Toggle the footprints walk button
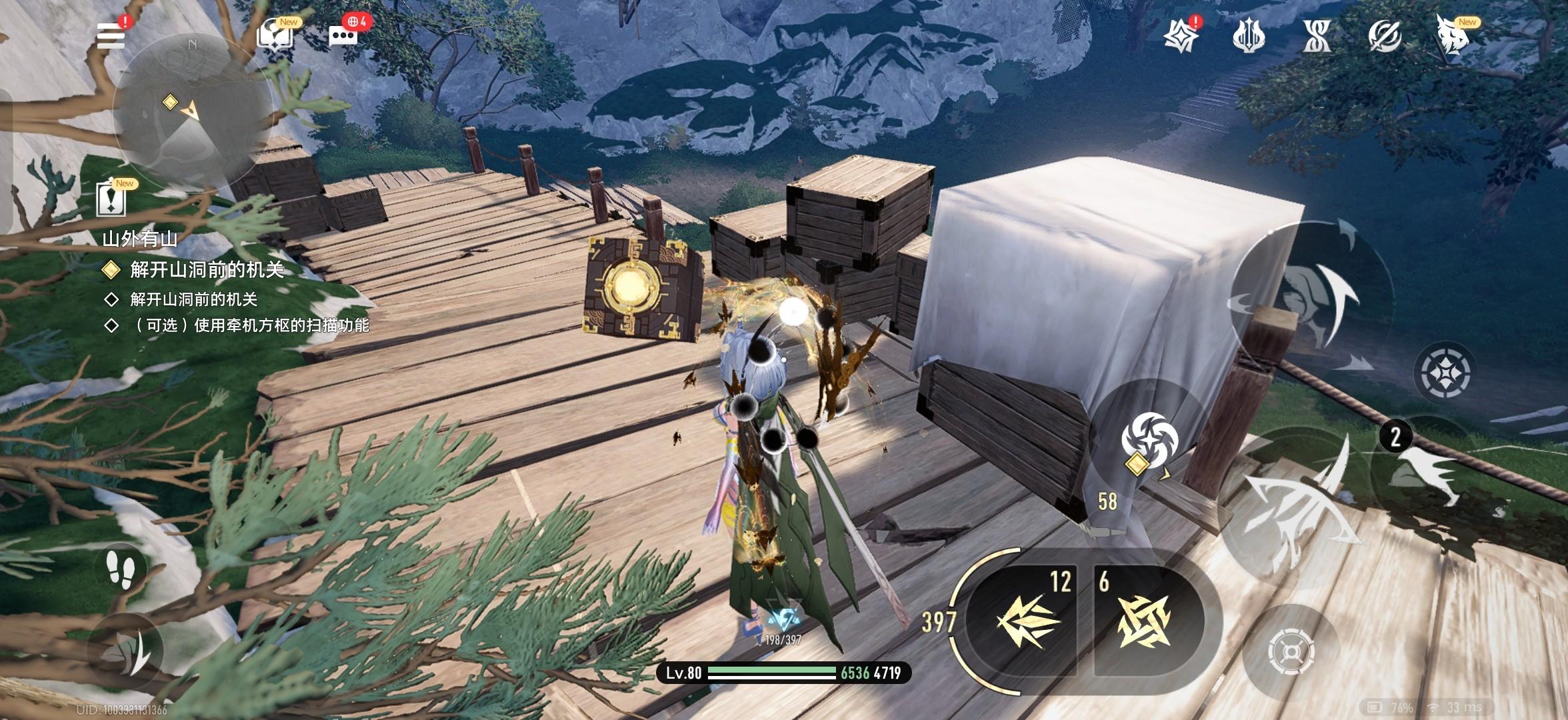This screenshot has height=720, width=1568. point(120,570)
